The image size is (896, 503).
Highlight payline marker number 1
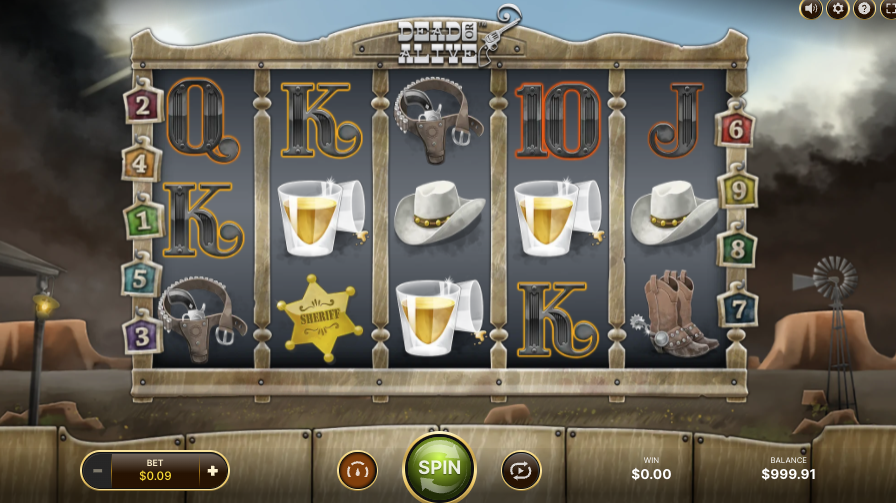[x=143, y=219]
